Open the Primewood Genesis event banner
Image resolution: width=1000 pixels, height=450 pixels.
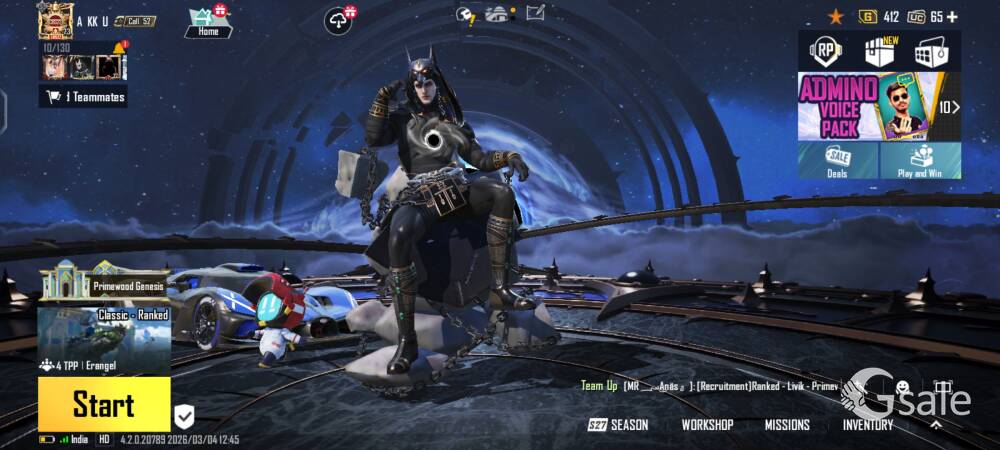[104, 284]
